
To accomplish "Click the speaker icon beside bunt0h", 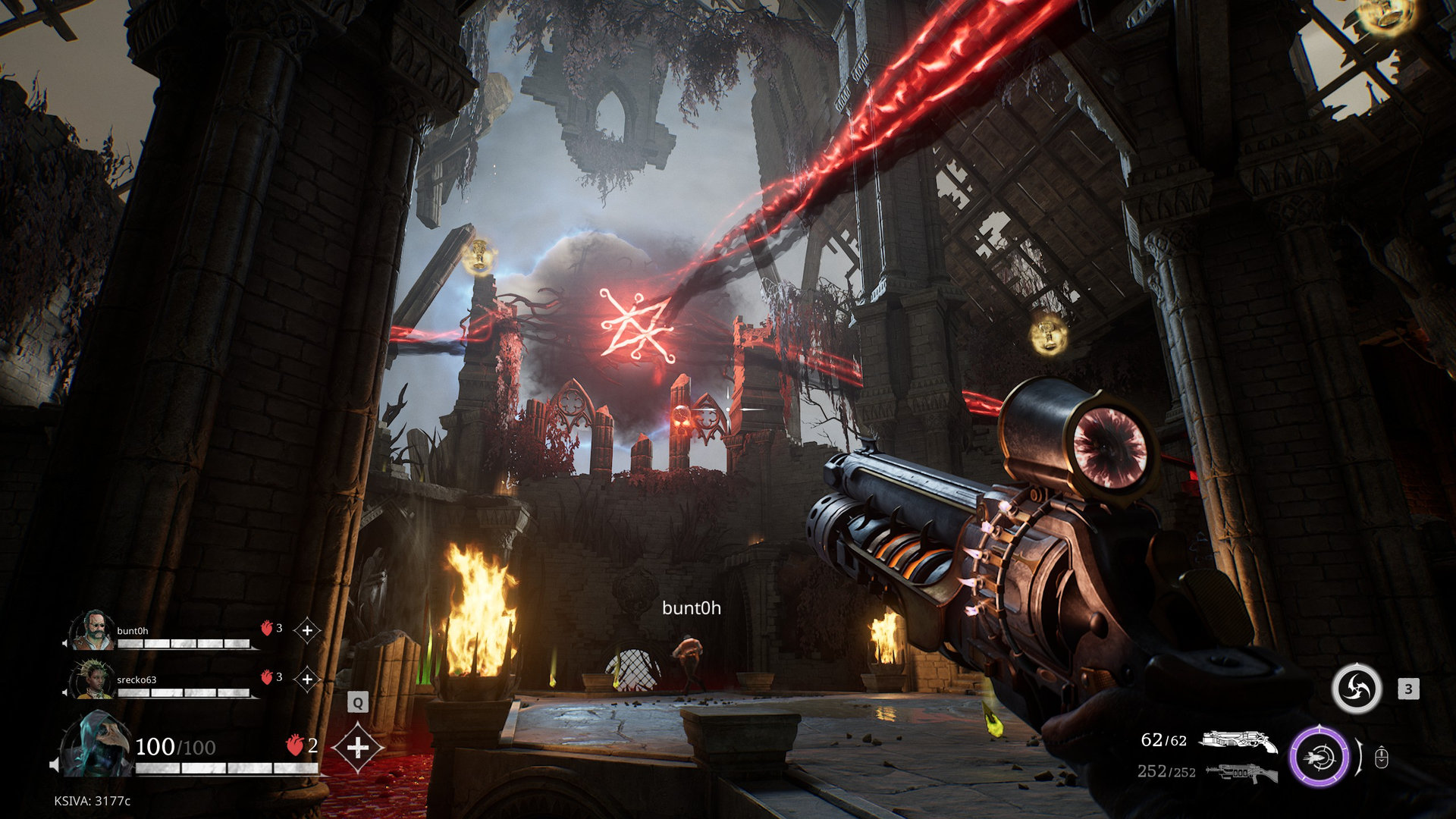I will 65,644.
